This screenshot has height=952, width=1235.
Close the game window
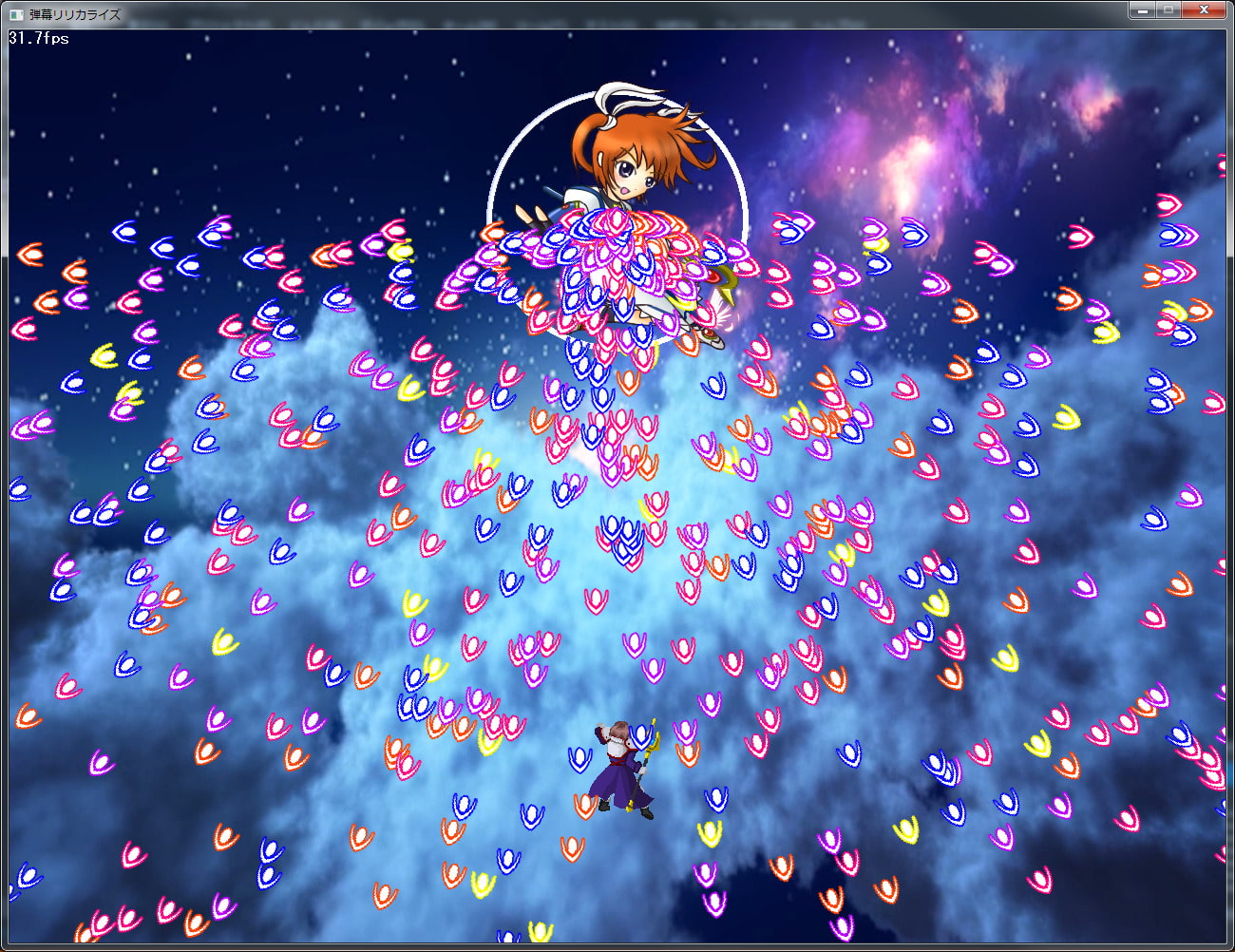tap(1204, 10)
